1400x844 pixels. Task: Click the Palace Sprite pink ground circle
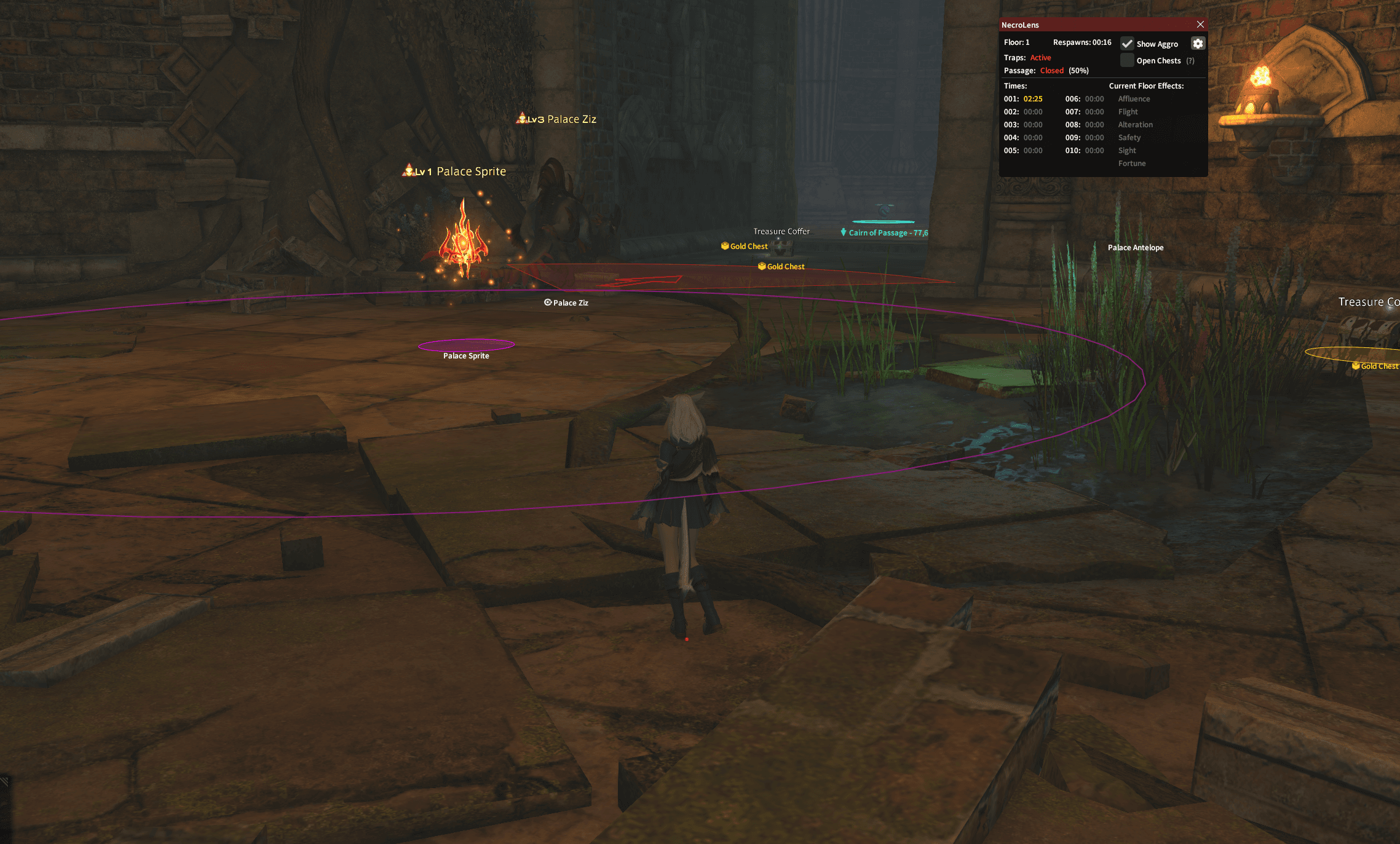[466, 344]
